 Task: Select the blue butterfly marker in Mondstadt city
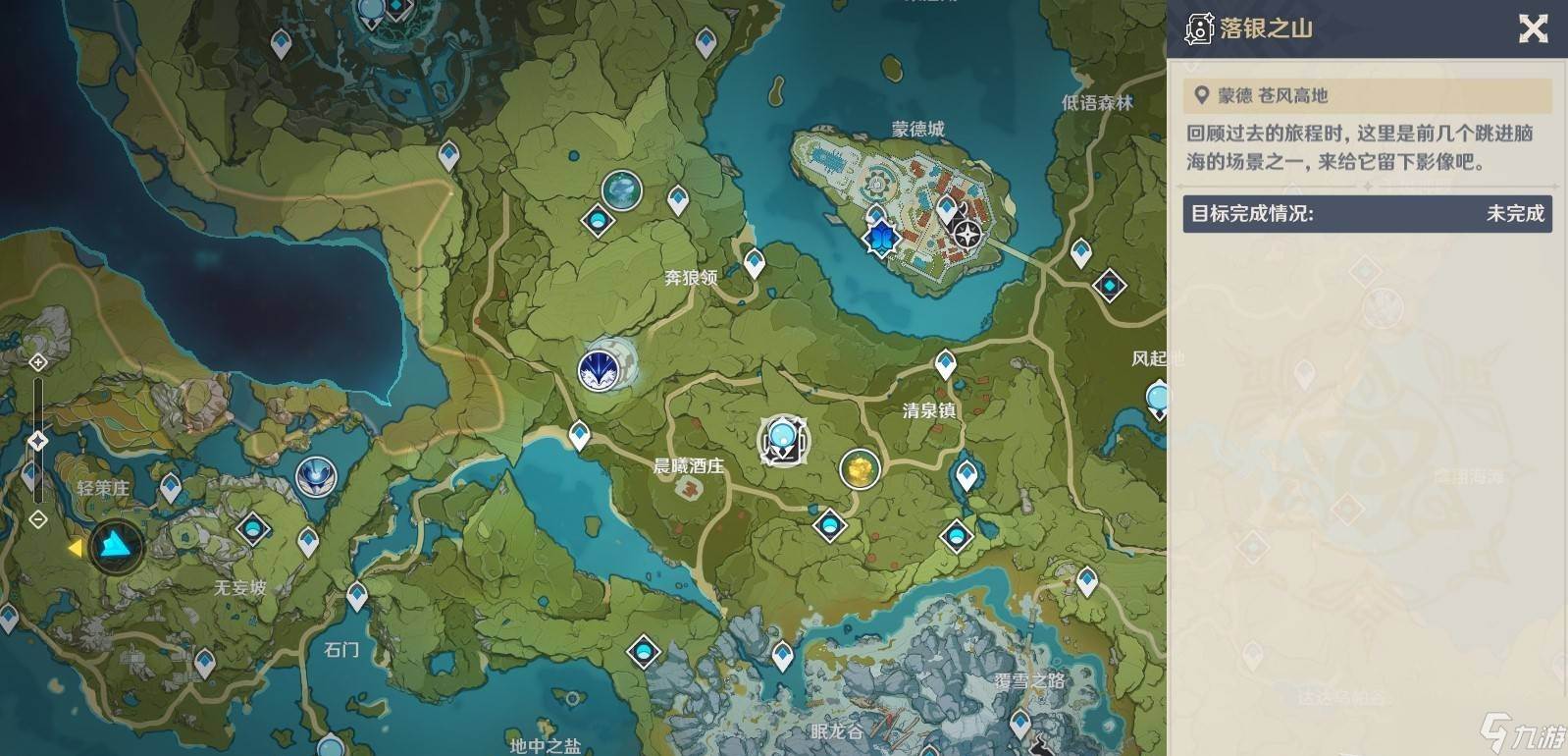881,237
